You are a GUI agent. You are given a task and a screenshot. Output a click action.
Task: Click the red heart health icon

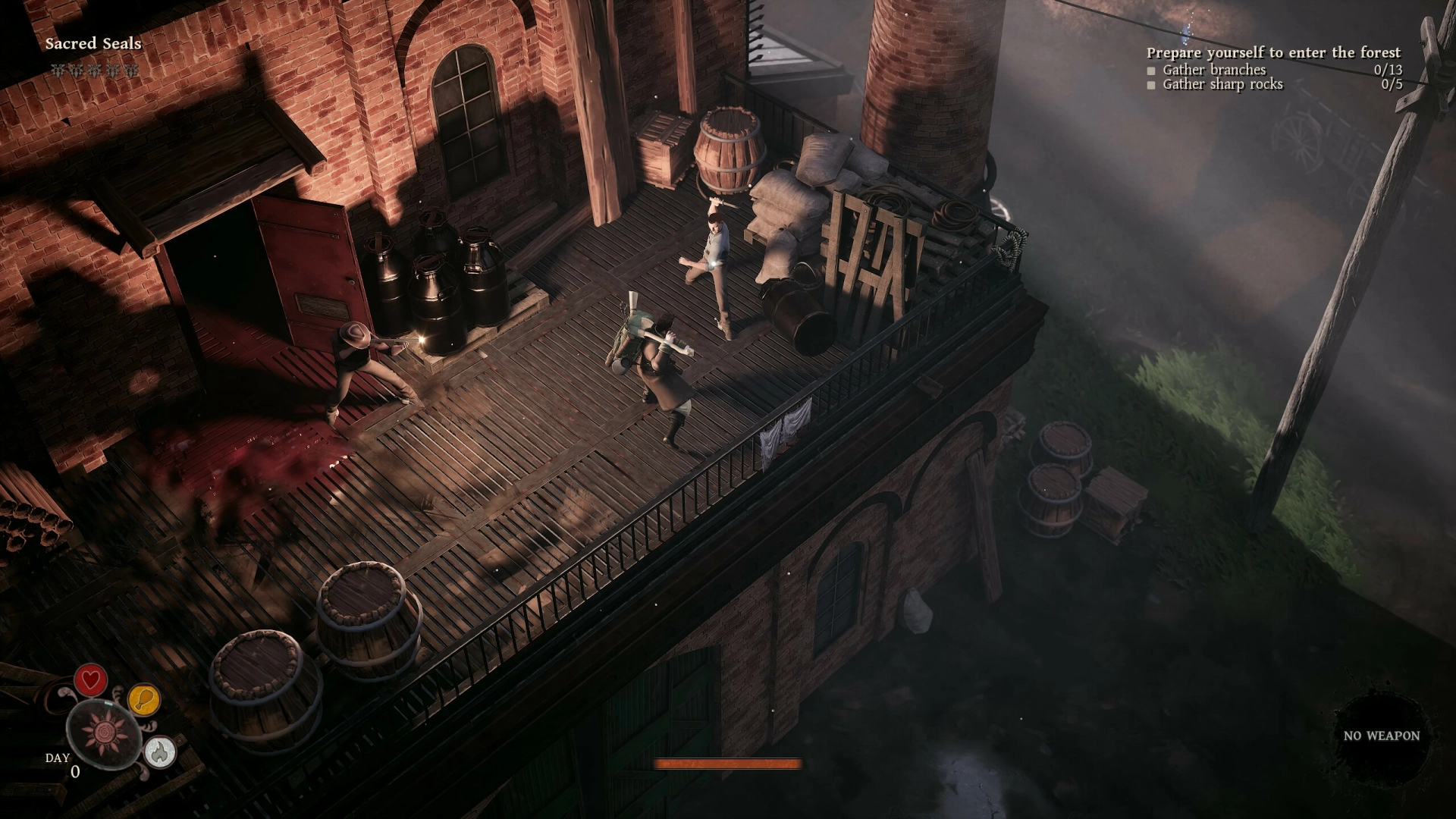click(90, 679)
